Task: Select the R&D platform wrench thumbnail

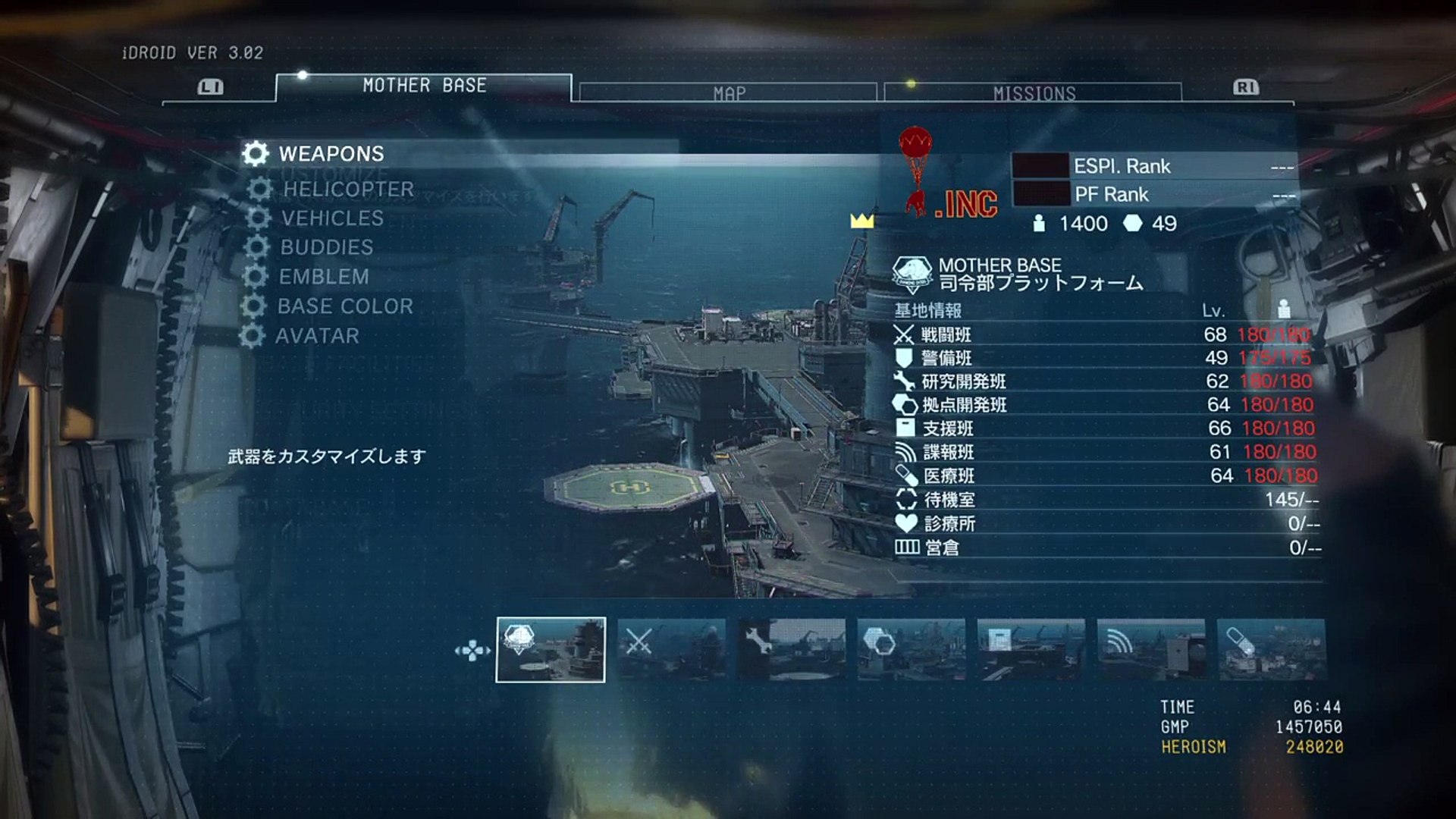Action: pyautogui.click(x=791, y=650)
